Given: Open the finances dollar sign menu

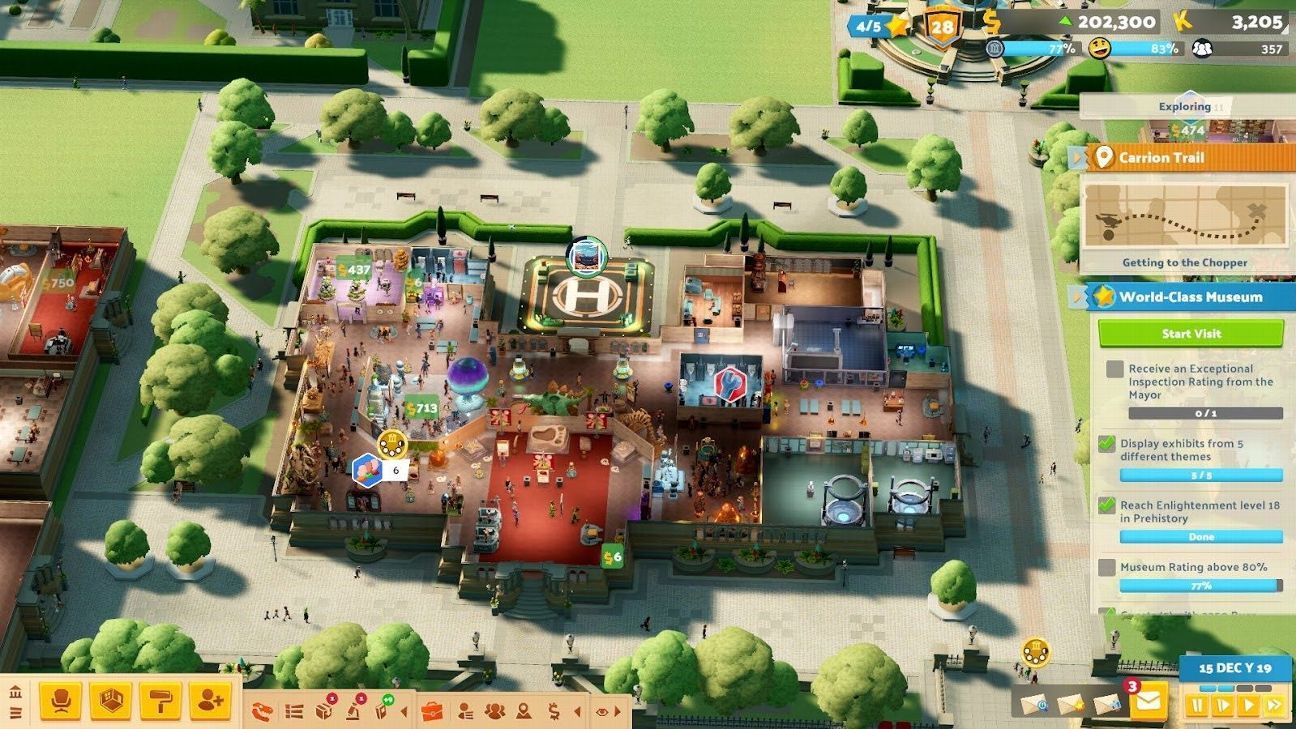Looking at the screenshot, I should tap(553, 711).
